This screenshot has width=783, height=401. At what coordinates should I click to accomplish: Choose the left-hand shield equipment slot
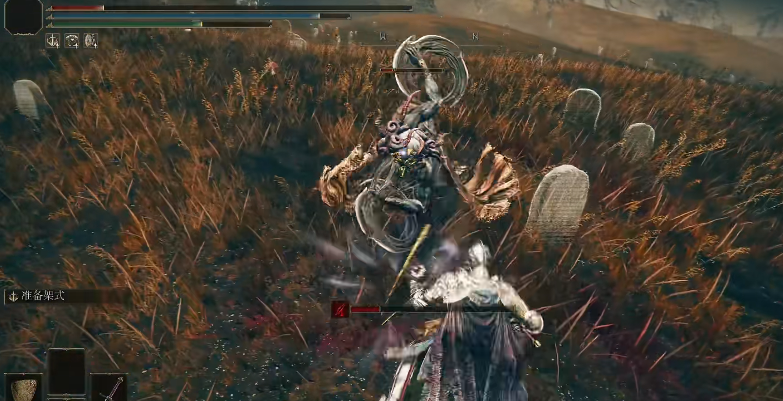coord(24,388)
